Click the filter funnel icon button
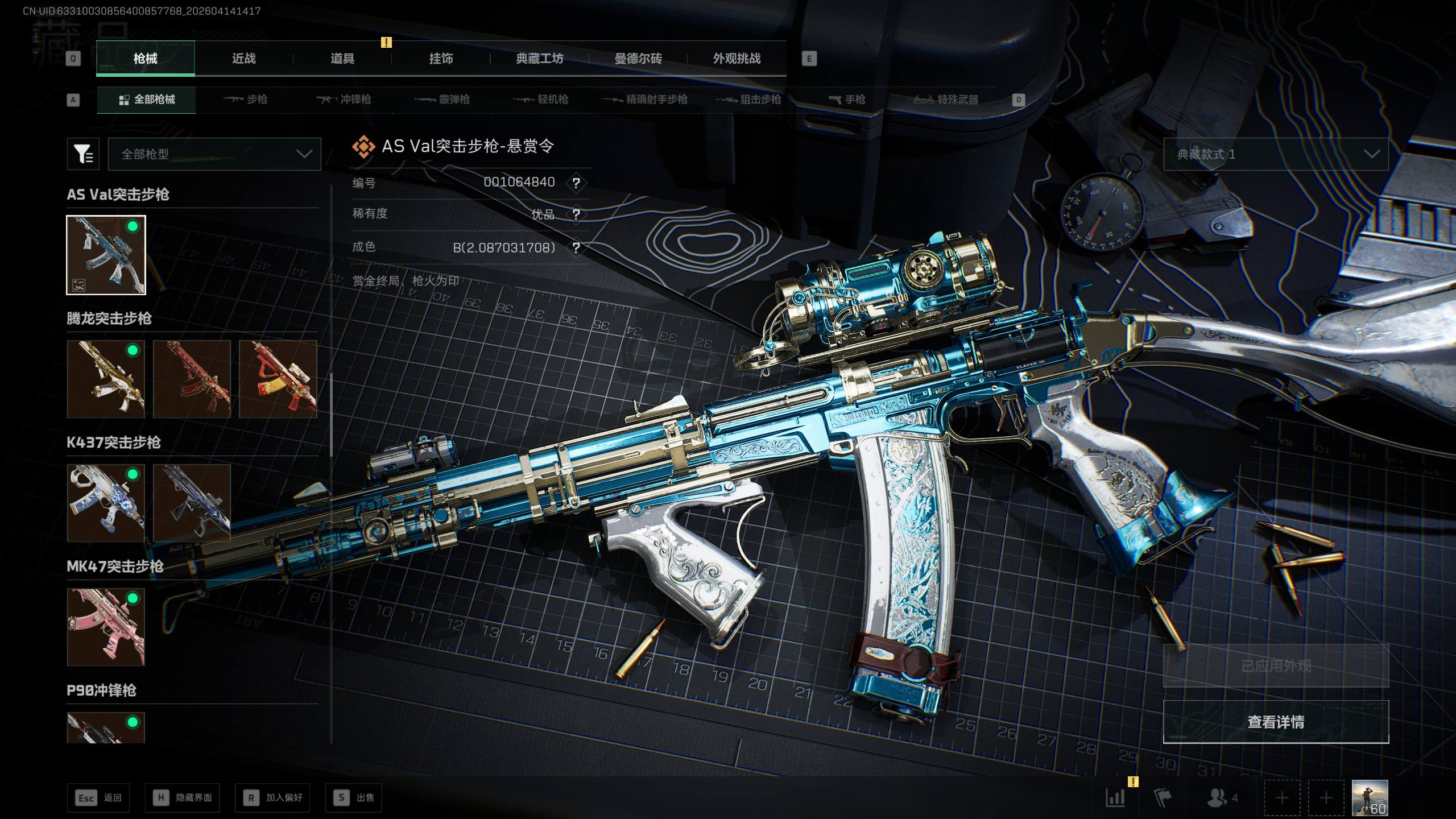1456x819 pixels. 83,154
